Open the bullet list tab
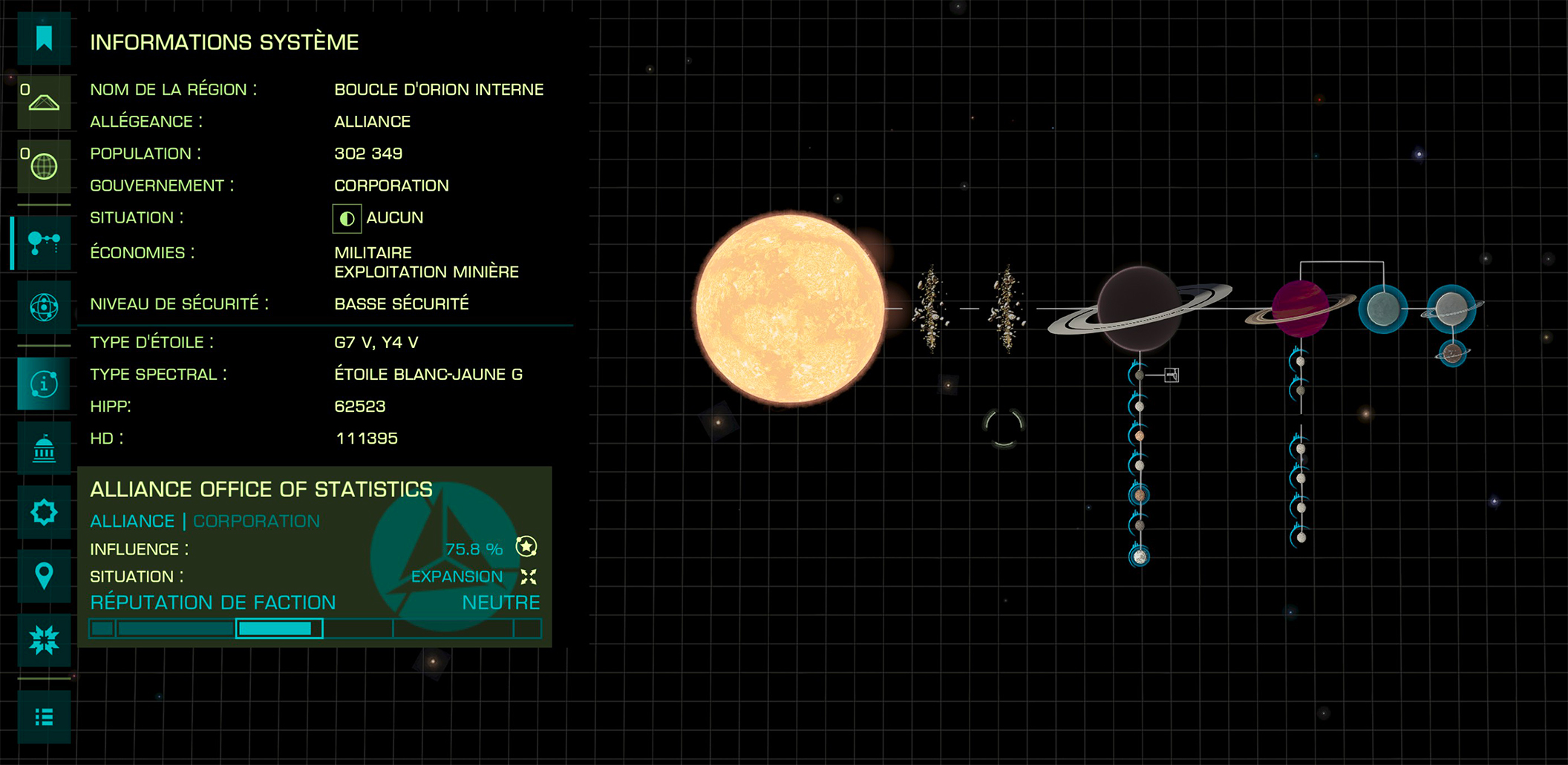This screenshot has width=1568, height=765. 44,717
